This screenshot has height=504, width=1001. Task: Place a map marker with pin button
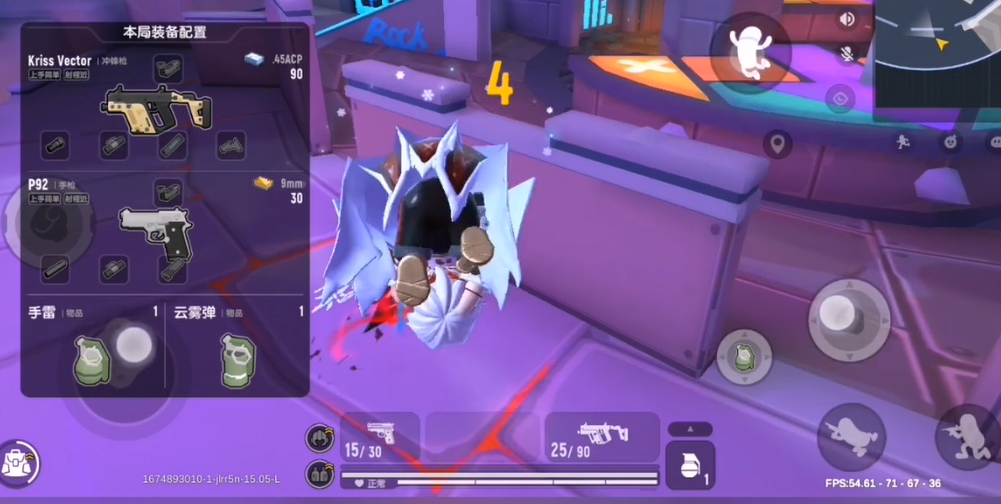point(777,146)
